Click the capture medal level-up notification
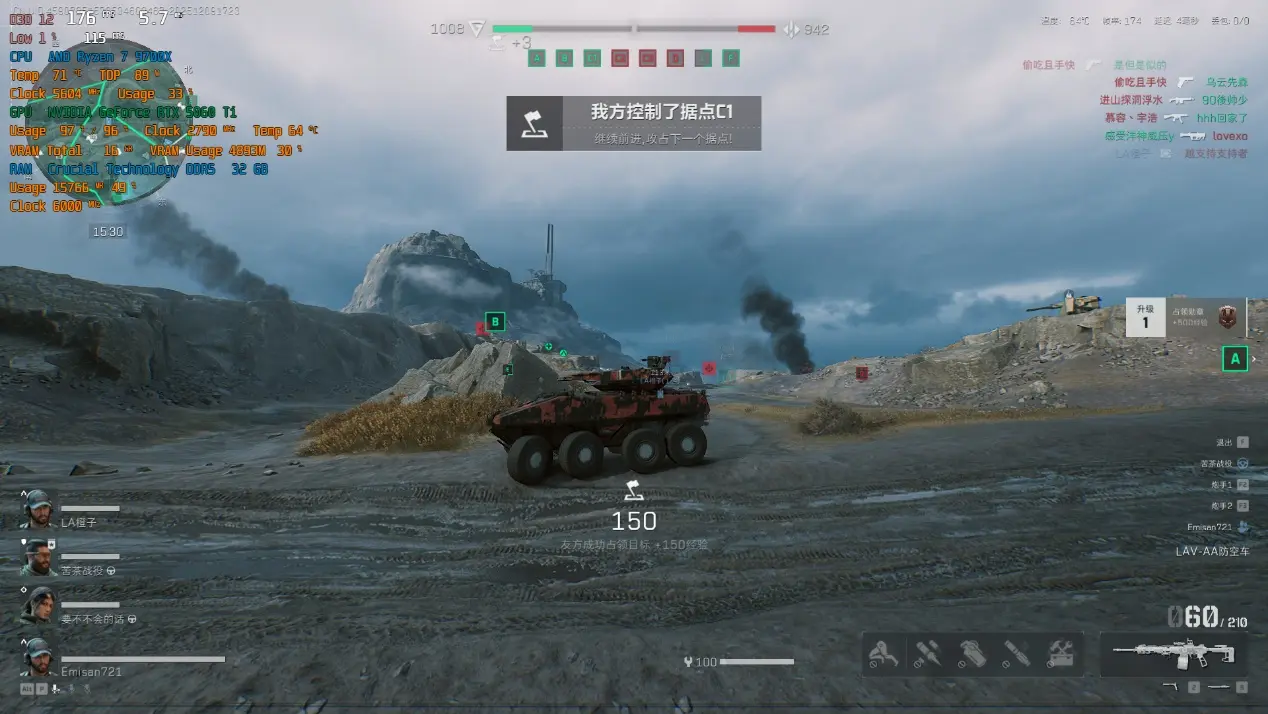1268x714 pixels. coord(1186,317)
